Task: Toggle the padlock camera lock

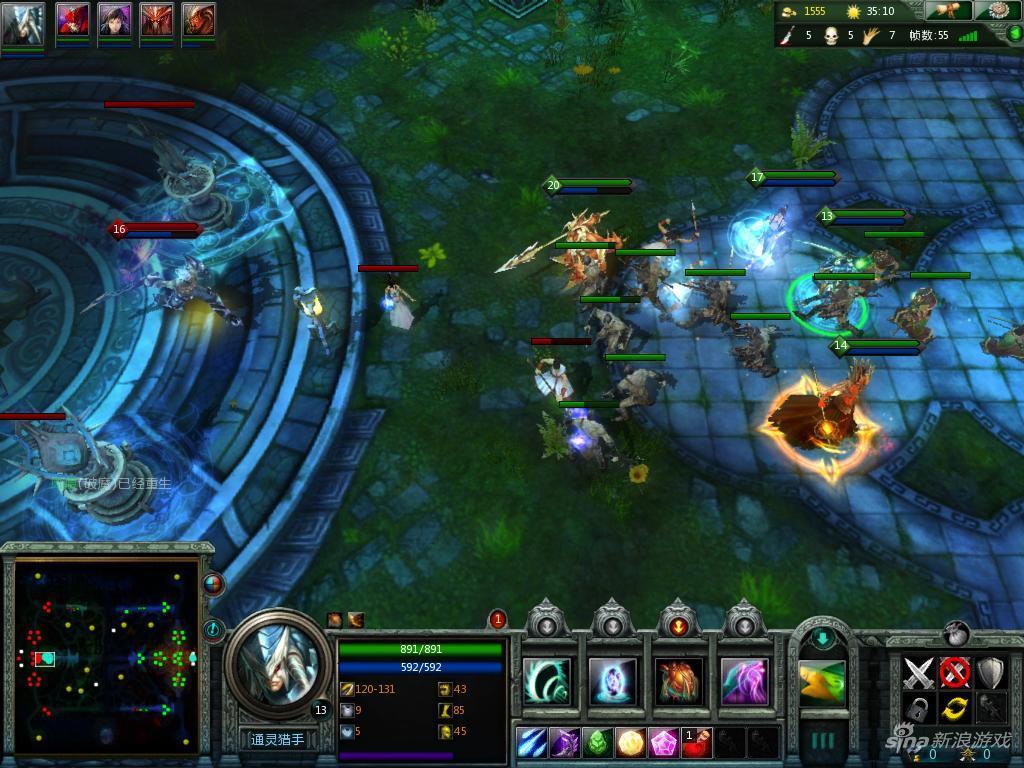Action: (x=918, y=709)
